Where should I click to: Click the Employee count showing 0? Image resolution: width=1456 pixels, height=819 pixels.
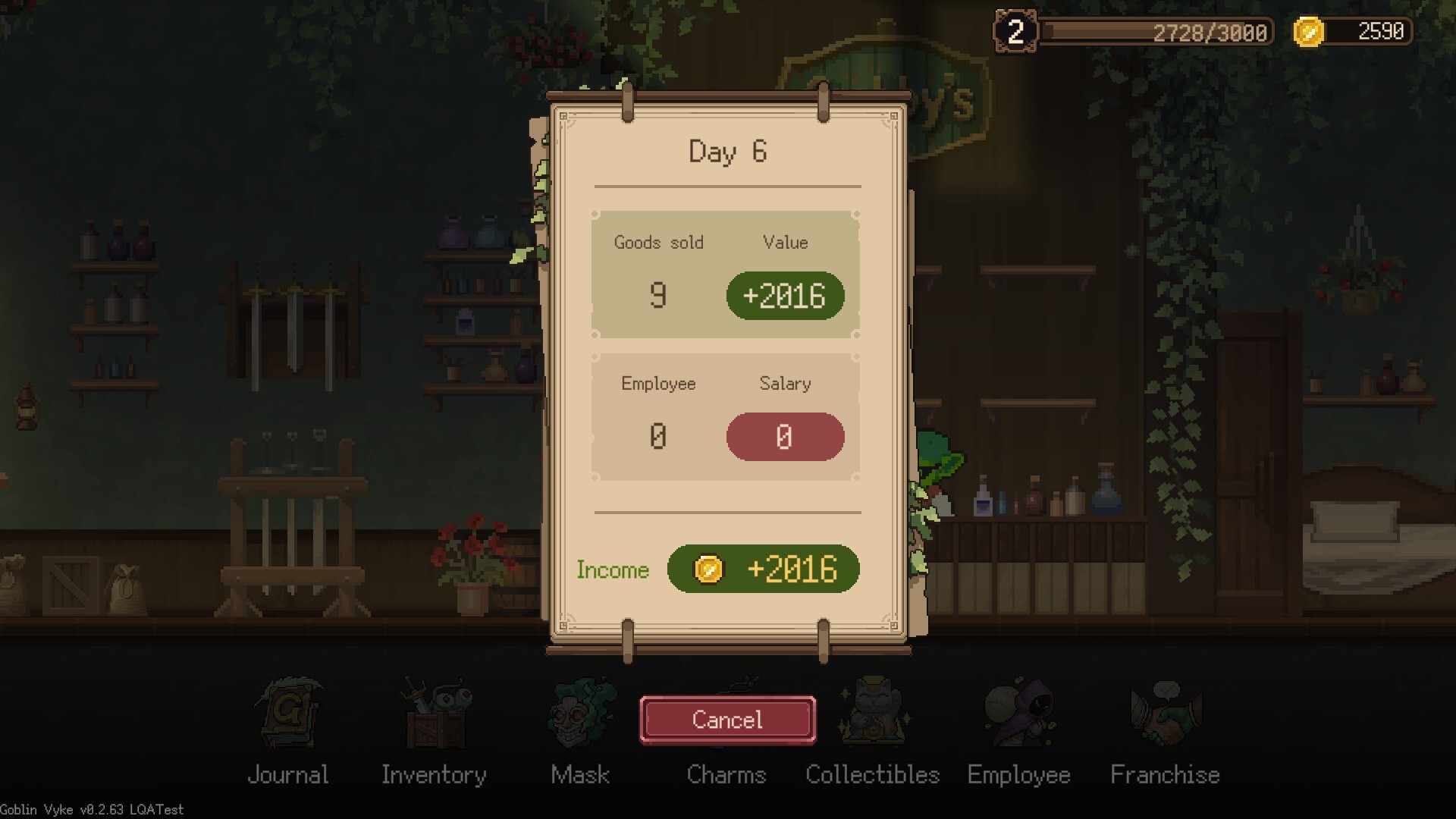pyautogui.click(x=658, y=436)
